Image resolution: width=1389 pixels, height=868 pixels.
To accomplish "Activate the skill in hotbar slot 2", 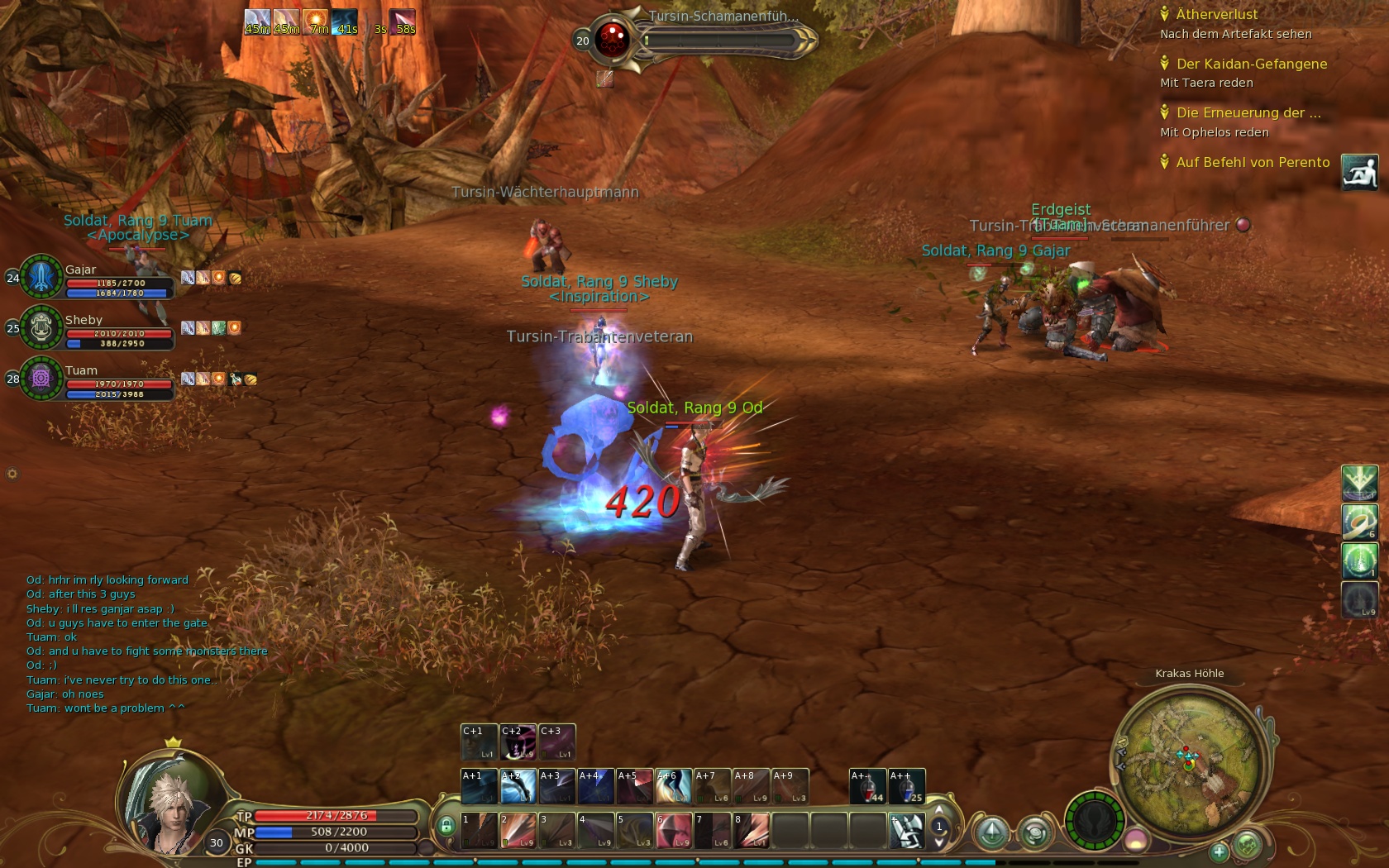I will point(518,831).
